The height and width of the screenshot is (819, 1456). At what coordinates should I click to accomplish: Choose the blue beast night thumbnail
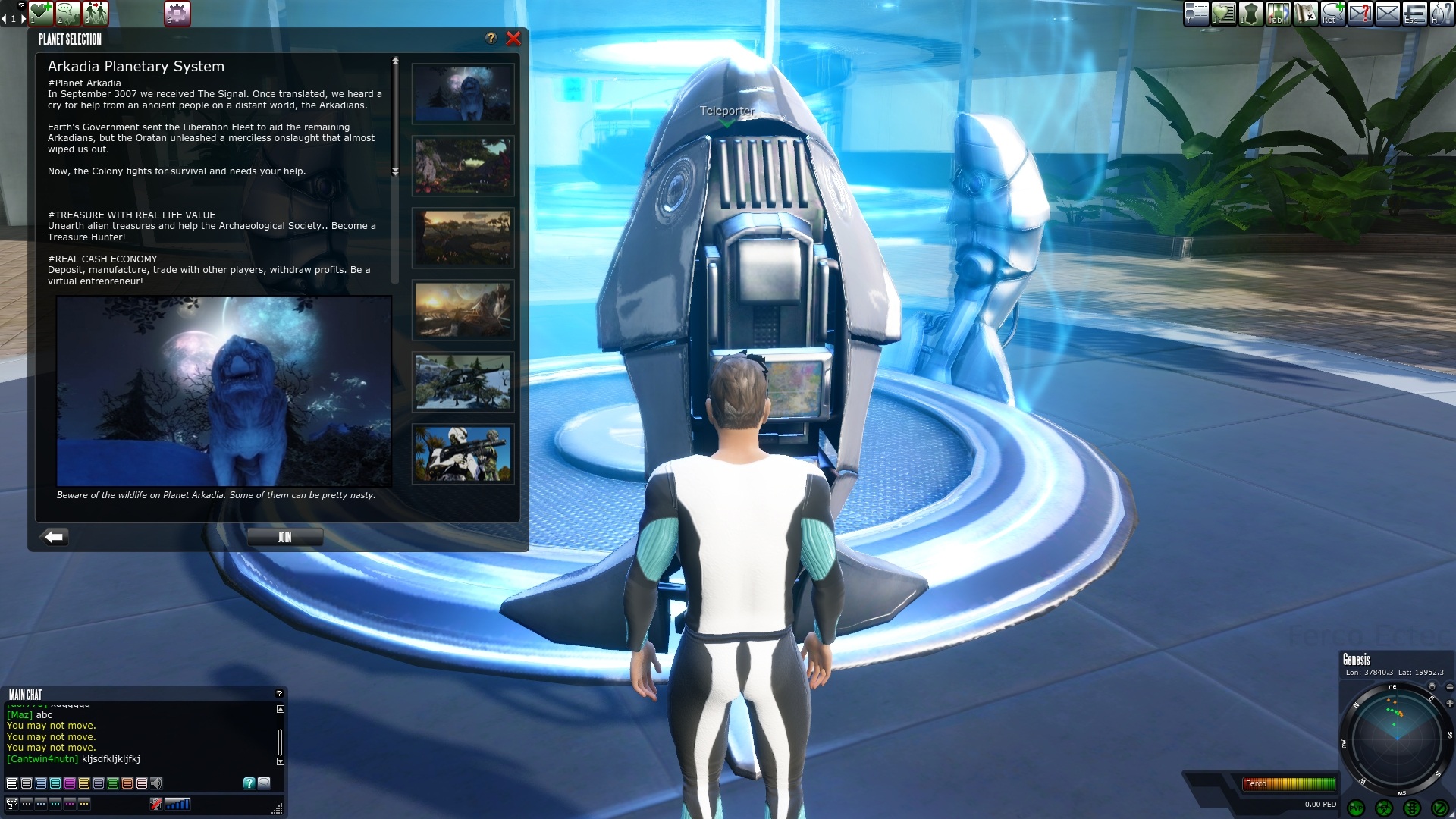click(x=463, y=94)
